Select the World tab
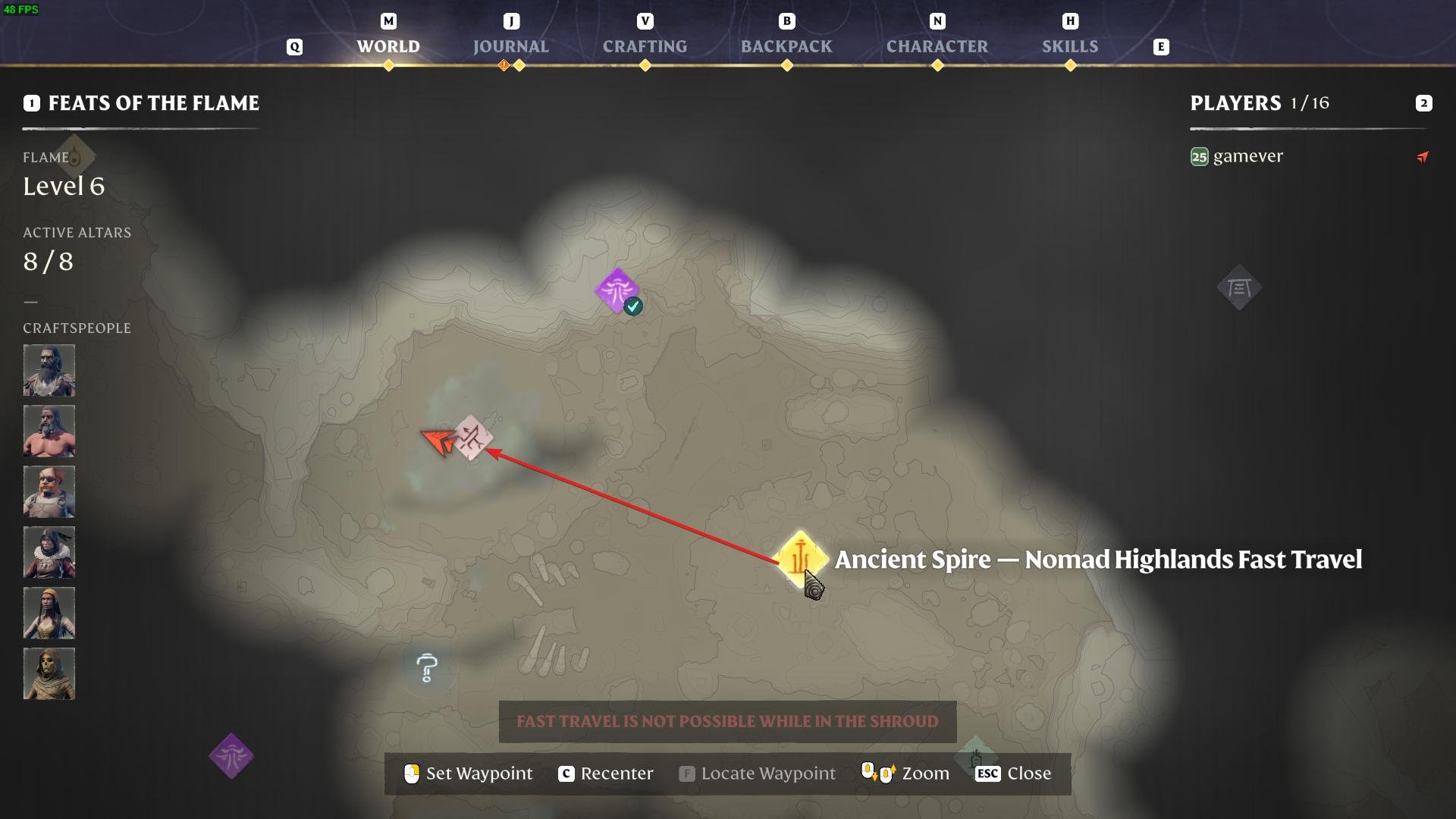 pyautogui.click(x=388, y=46)
